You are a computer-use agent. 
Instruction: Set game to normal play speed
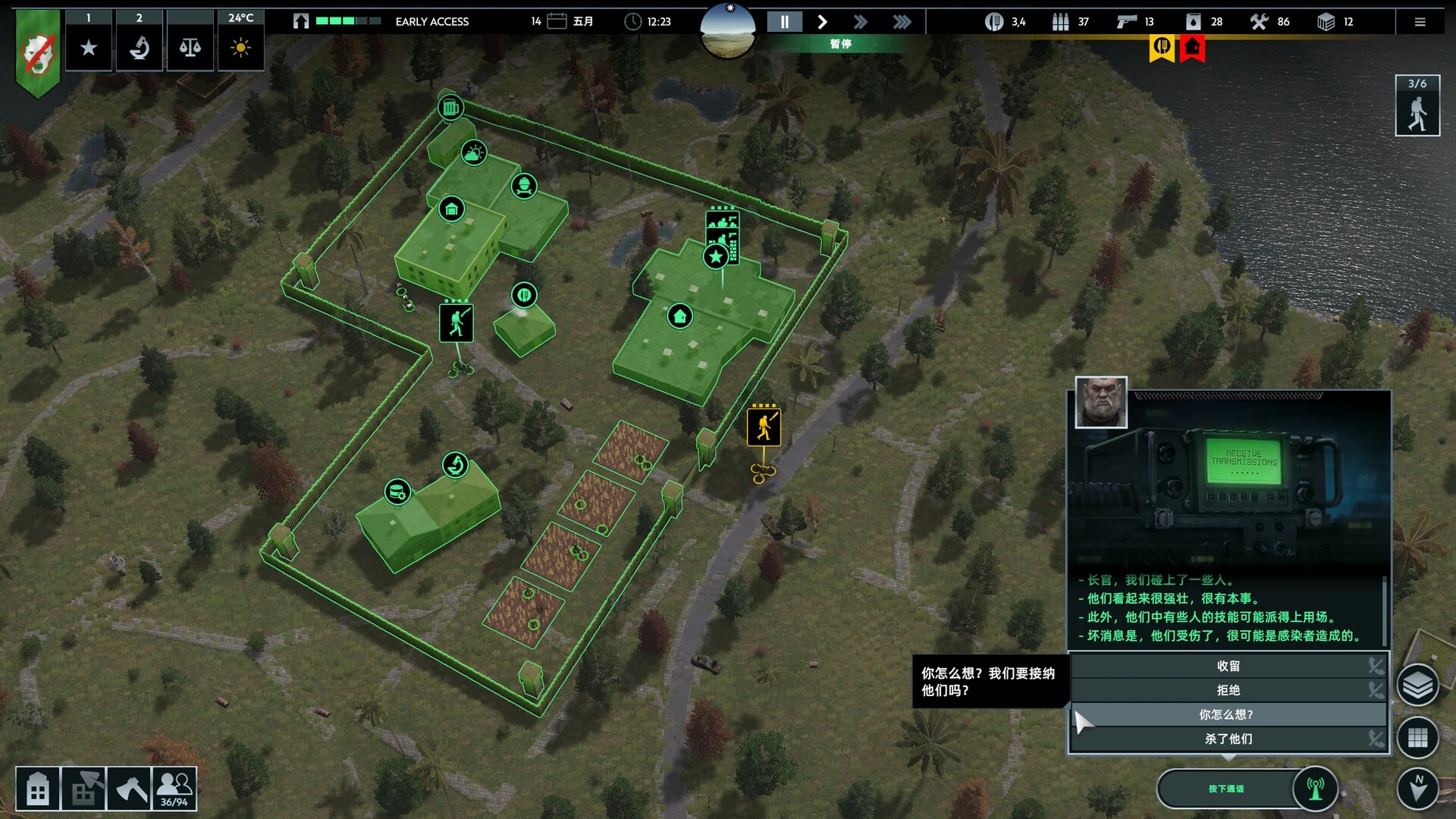coord(823,22)
